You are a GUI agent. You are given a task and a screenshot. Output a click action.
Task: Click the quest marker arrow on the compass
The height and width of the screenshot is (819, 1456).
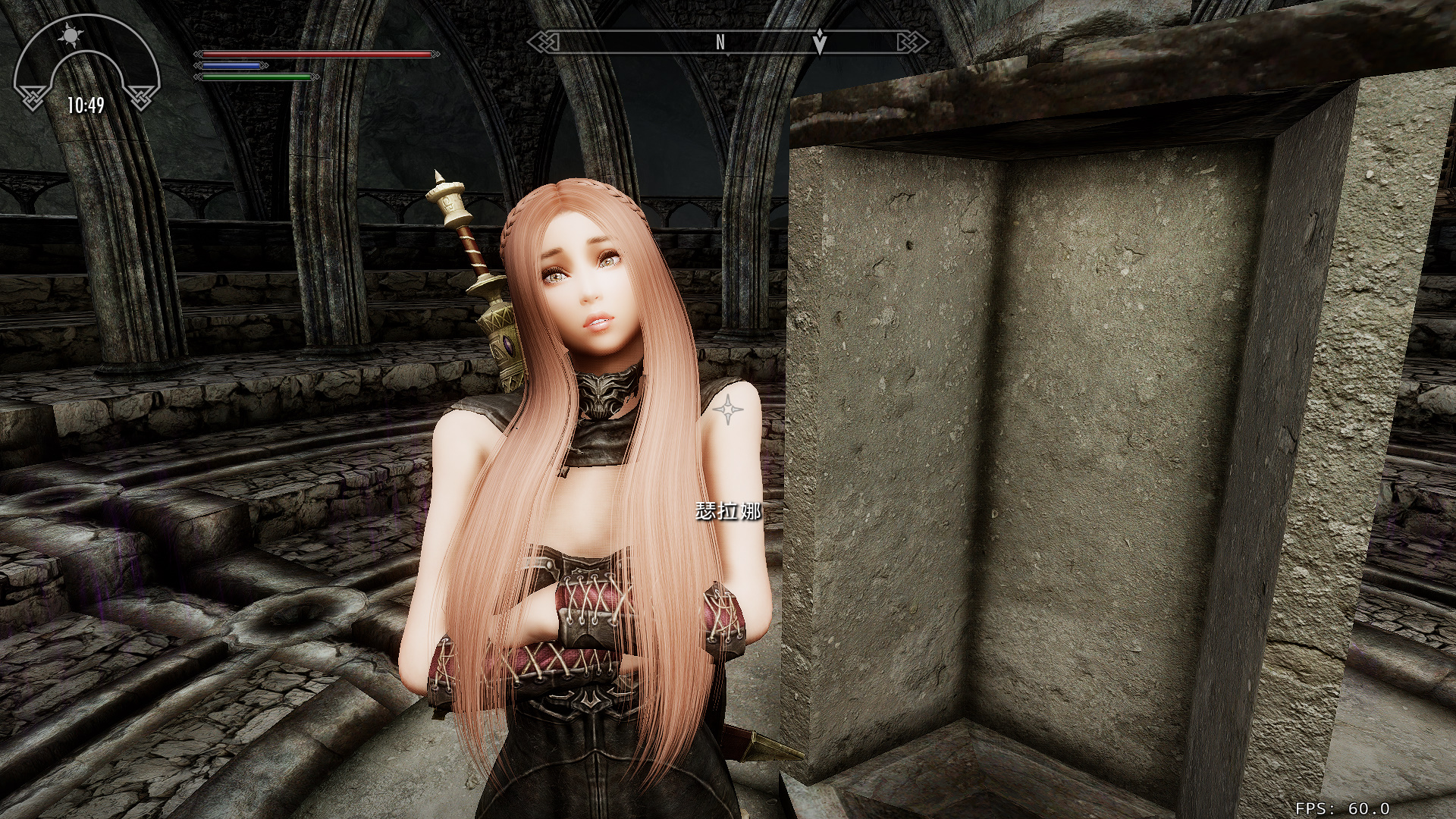click(819, 42)
